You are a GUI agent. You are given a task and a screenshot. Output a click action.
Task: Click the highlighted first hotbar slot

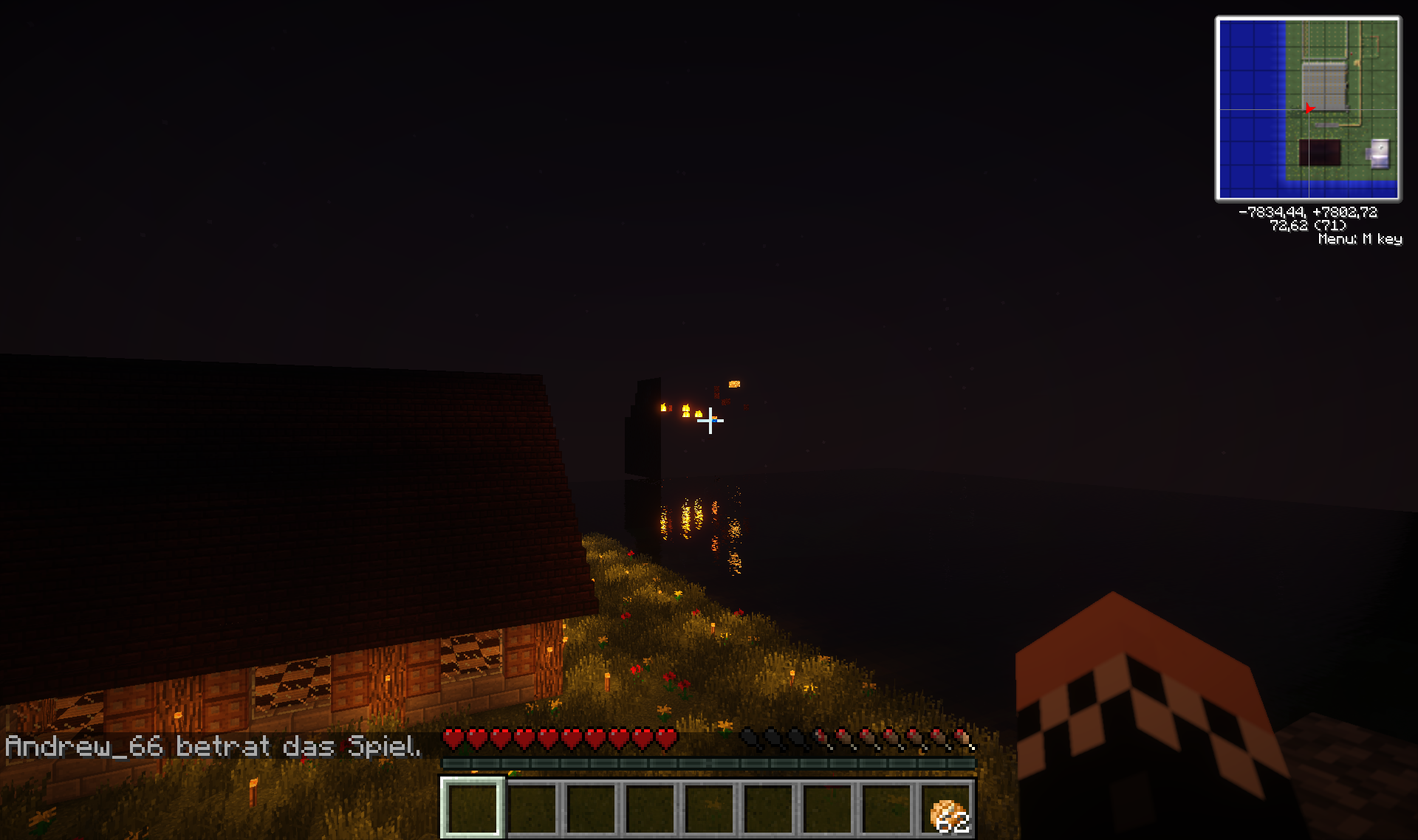pyautogui.click(x=473, y=809)
